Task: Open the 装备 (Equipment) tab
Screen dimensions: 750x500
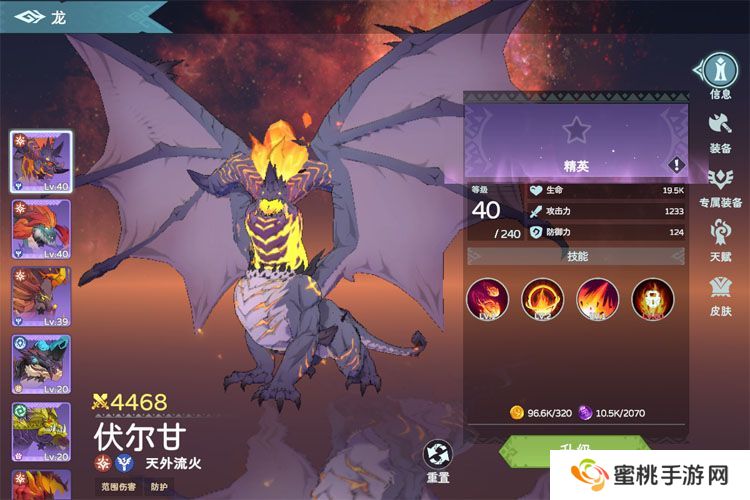Action: pos(719,130)
